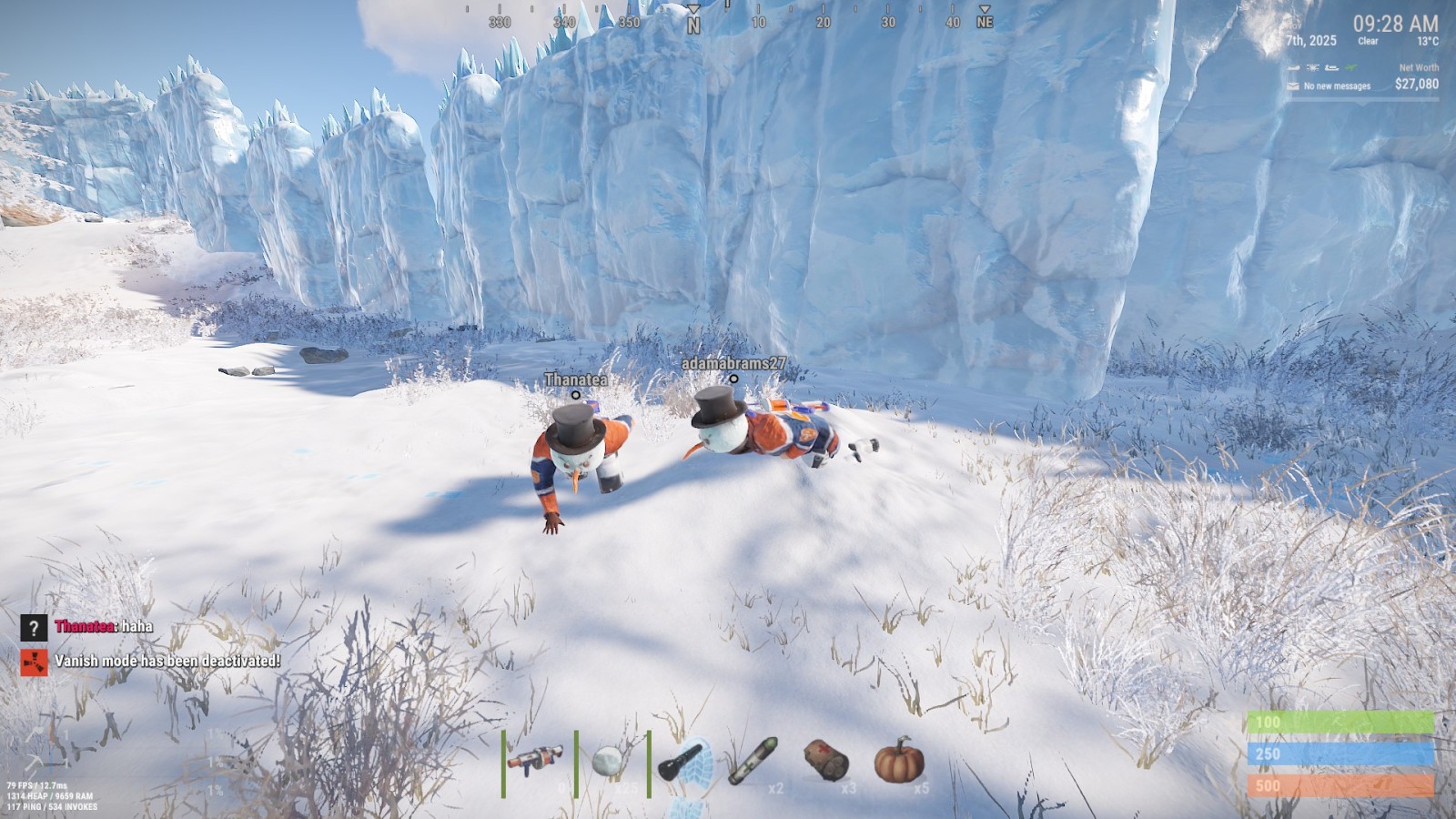Select the grenade launcher hotbar slot
The height and width of the screenshot is (819, 1456).
click(x=535, y=760)
